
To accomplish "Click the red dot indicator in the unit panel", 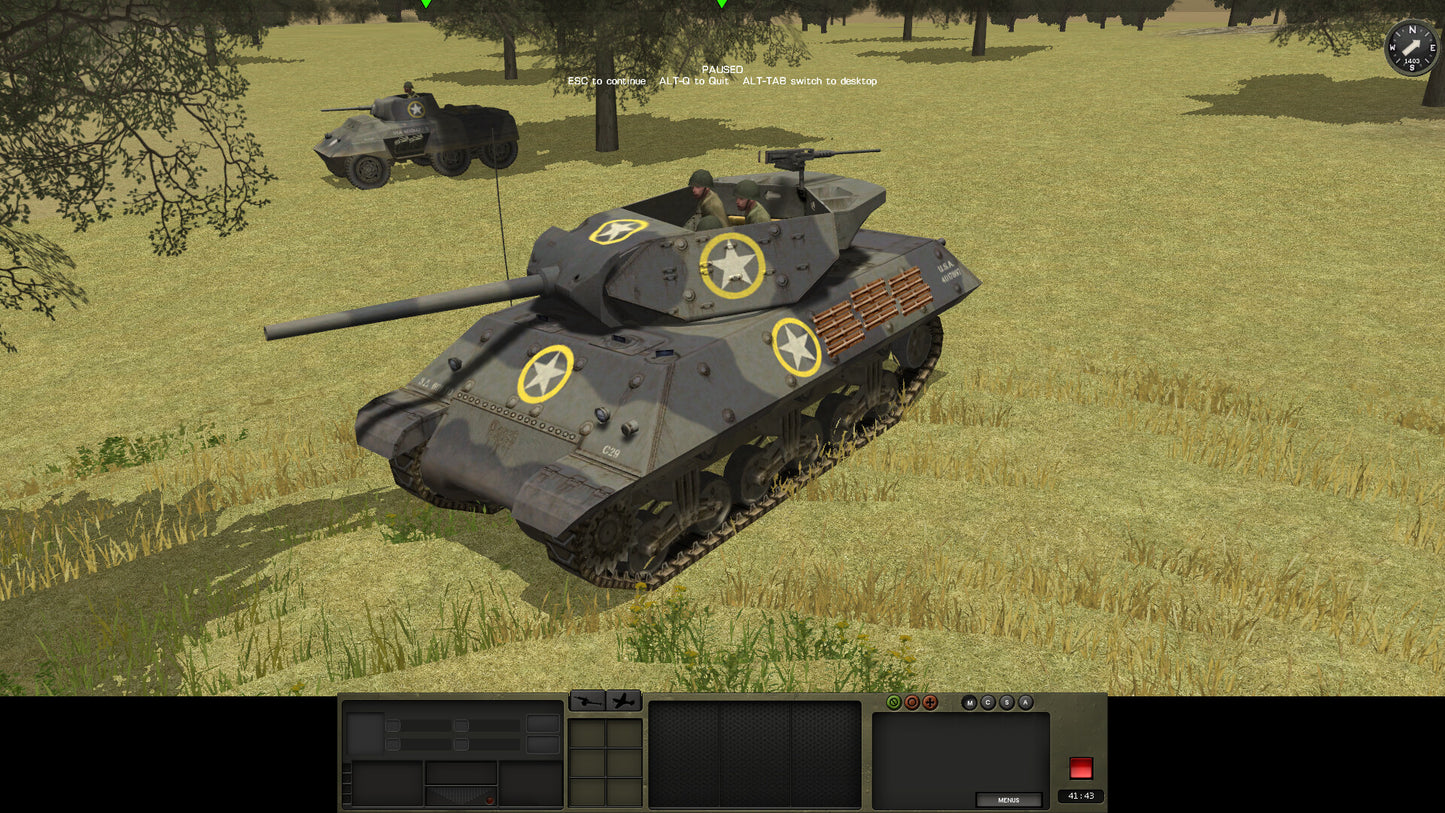I will [x=489, y=800].
